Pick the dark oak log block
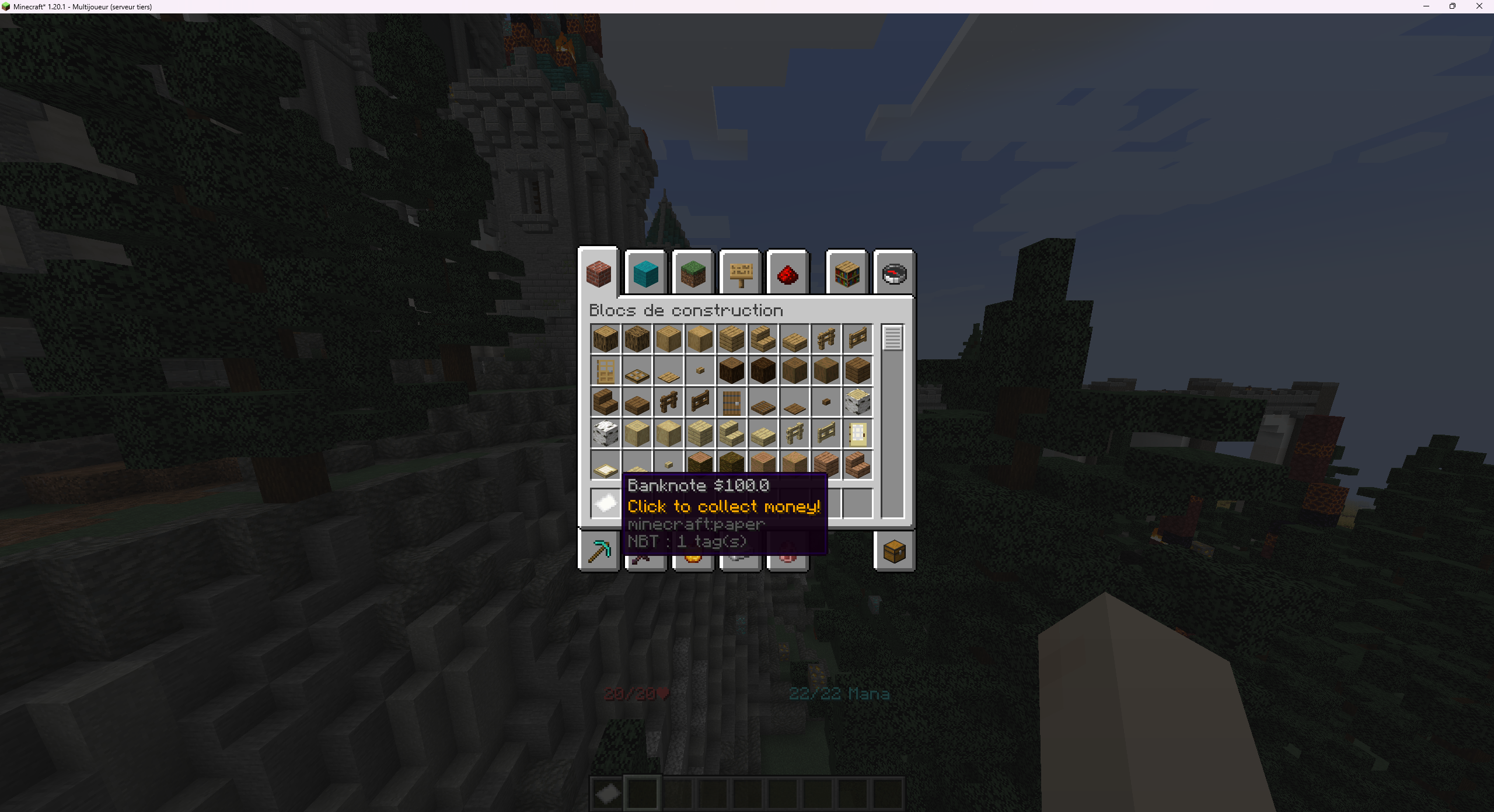Viewport: 1494px width, 812px height. 732,370
